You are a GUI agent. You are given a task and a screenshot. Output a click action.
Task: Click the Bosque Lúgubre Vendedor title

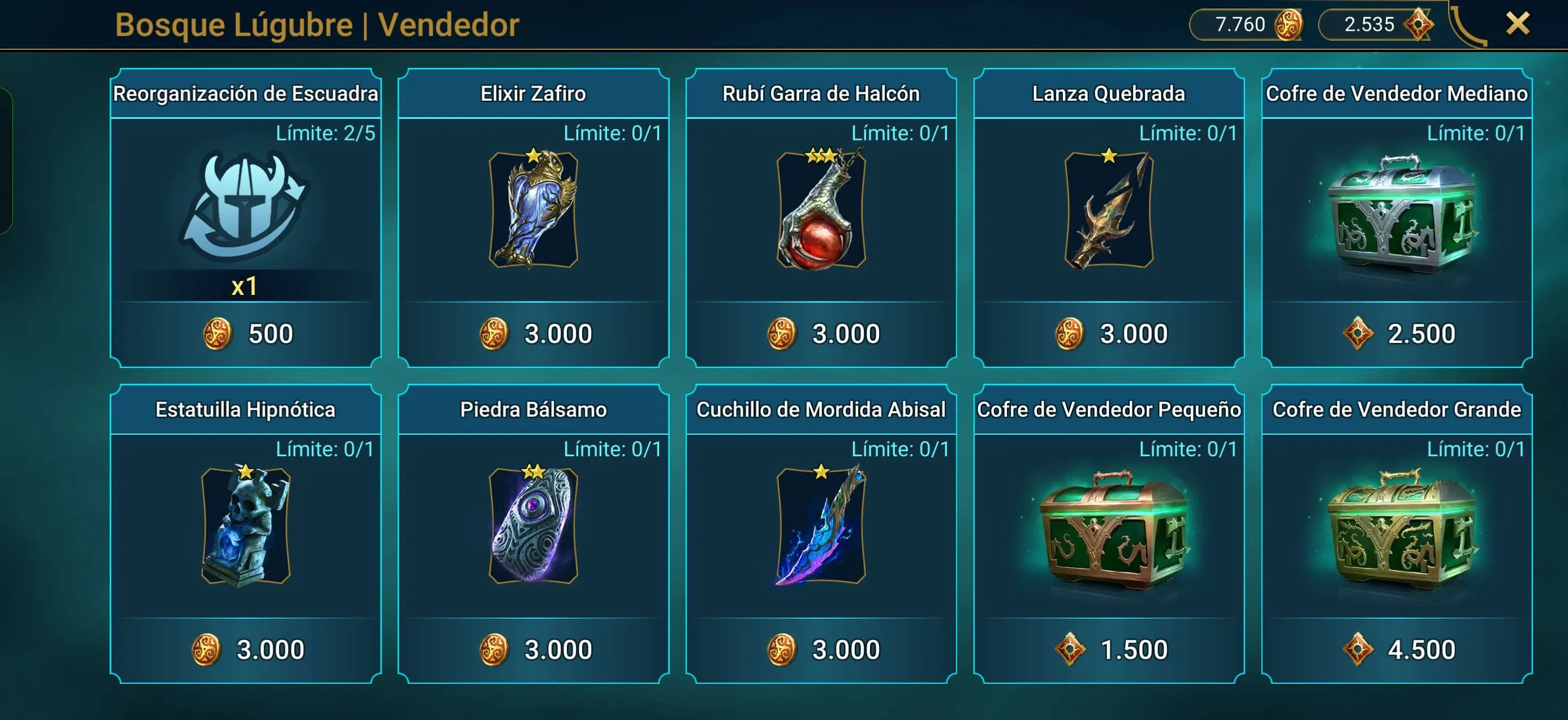pyautogui.click(x=317, y=25)
